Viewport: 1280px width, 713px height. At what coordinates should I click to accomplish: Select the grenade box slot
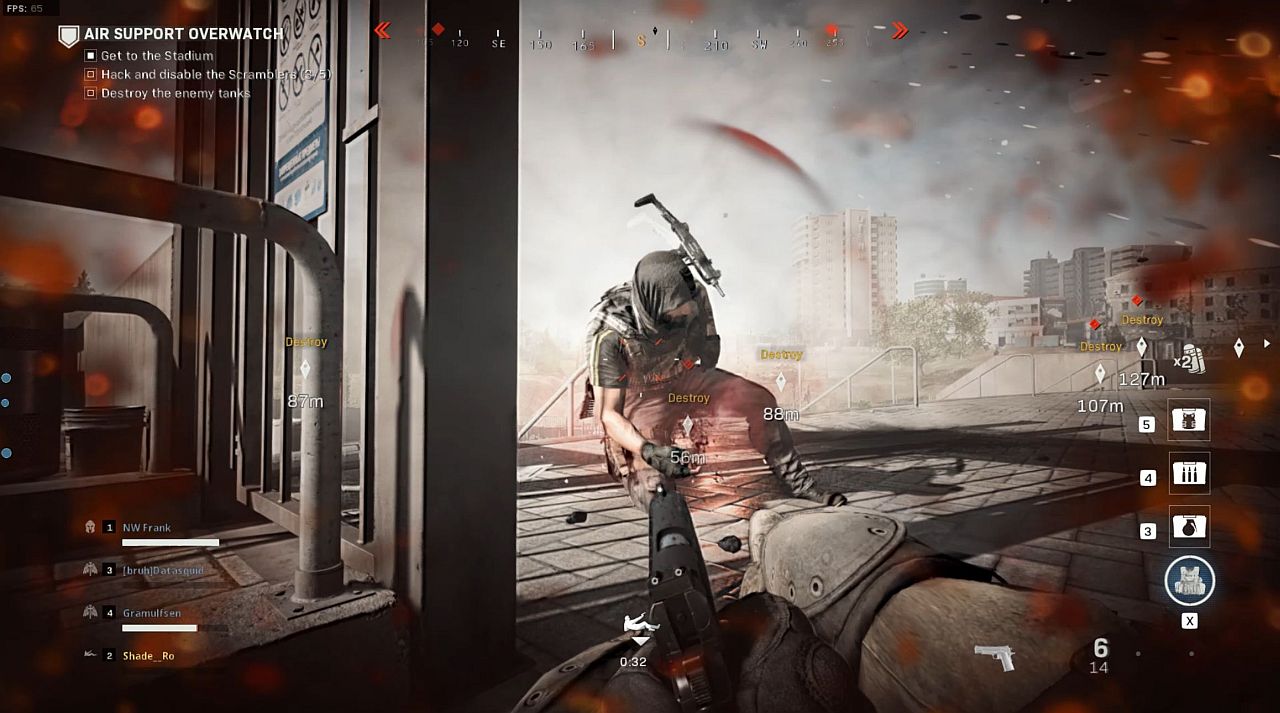pos(1189,527)
